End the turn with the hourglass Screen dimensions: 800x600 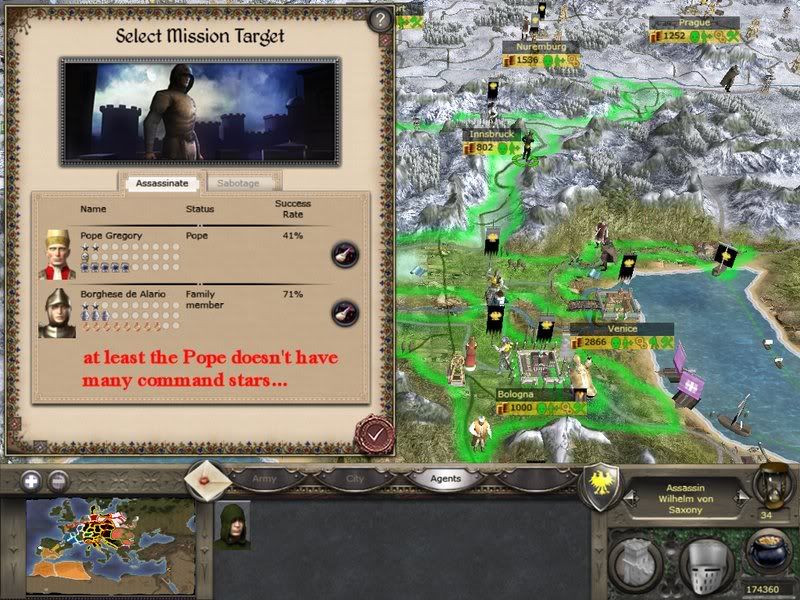[773, 483]
